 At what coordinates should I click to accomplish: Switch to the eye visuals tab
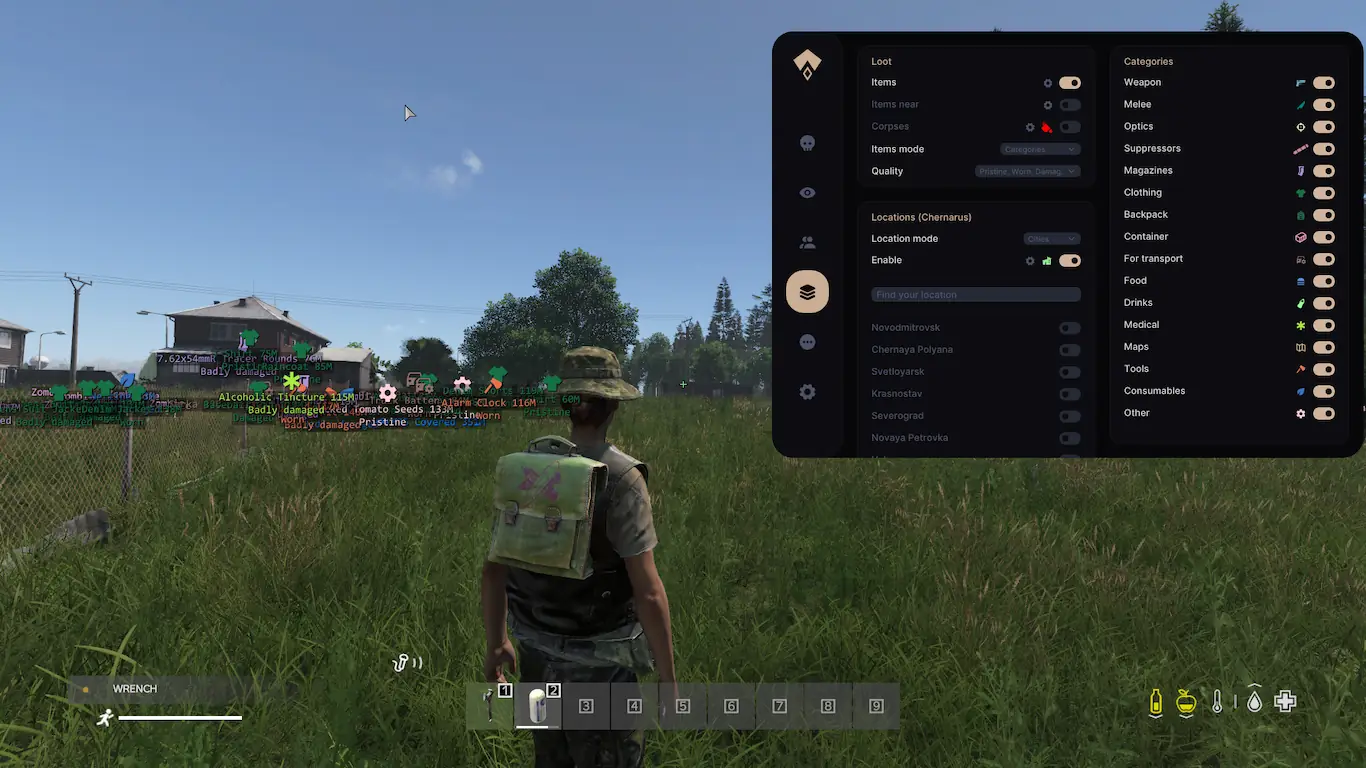807,193
